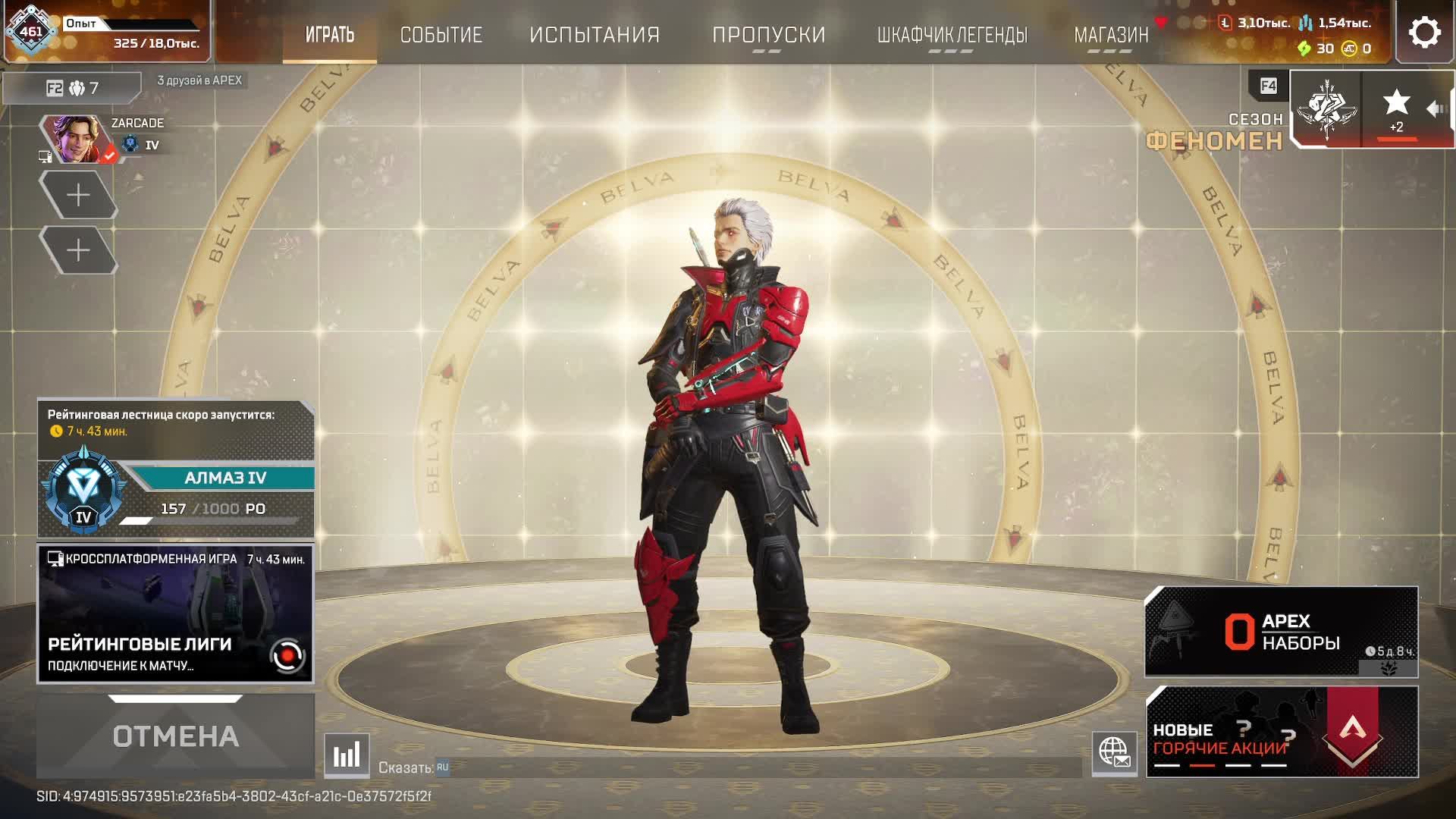Select the ШКАФЧИК ЛЕГЕНДЫ tab
Screen dimensions: 1456x819
click(952, 35)
